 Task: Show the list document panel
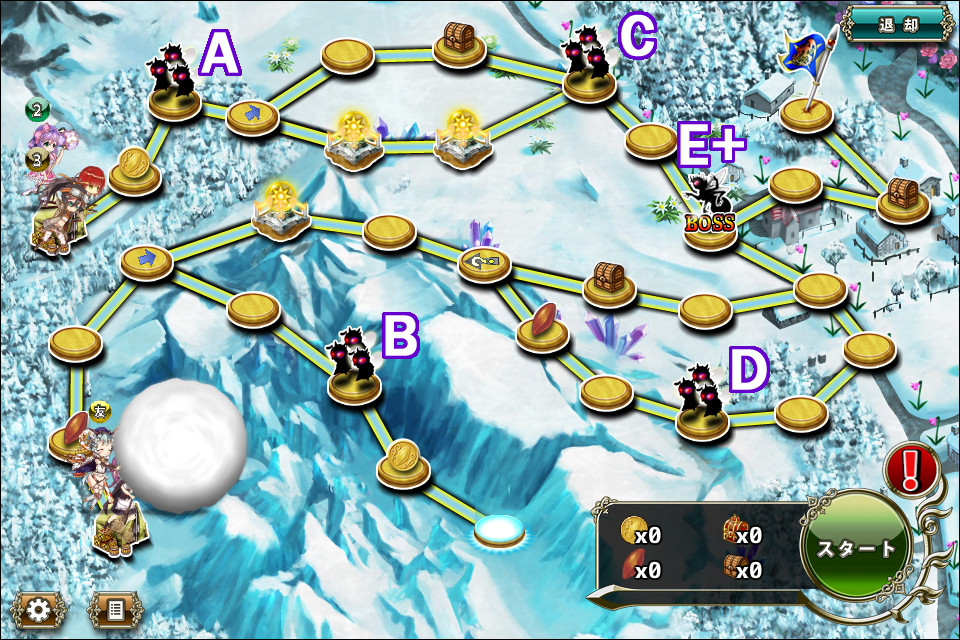[115, 609]
